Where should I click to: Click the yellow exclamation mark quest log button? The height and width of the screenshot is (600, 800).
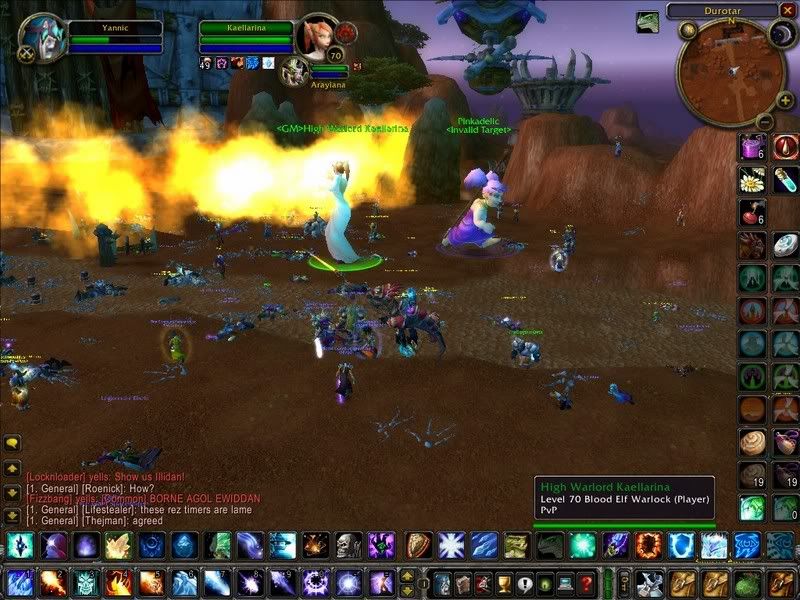(525, 583)
